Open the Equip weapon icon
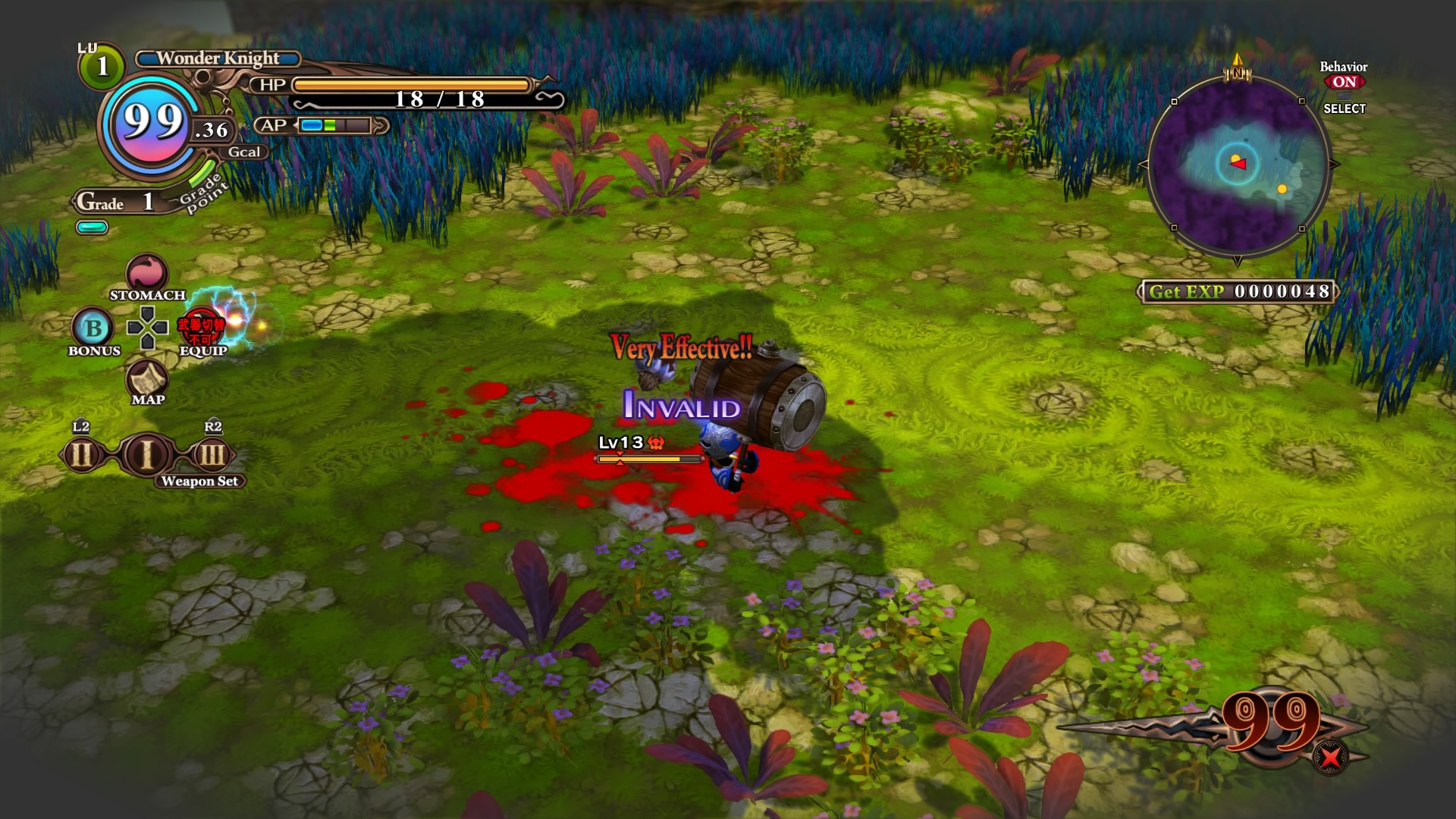The image size is (1456, 819). click(201, 327)
